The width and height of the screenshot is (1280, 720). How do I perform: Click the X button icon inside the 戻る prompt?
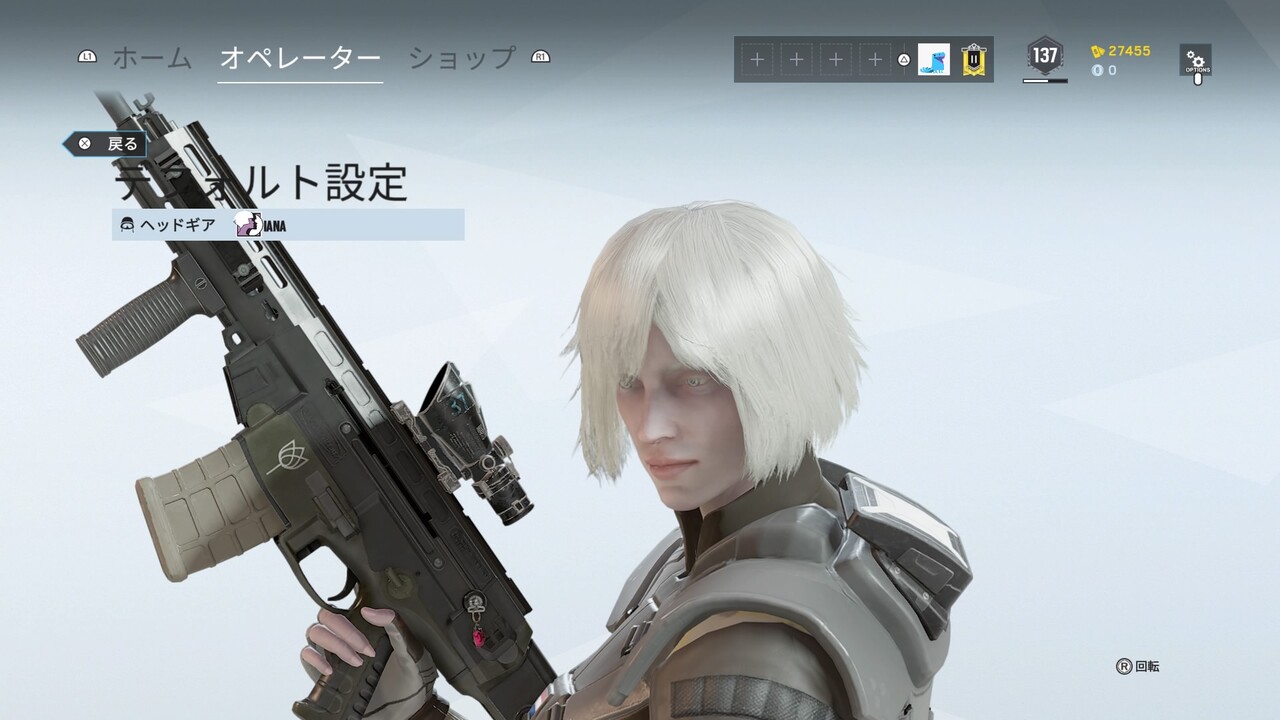(86, 143)
